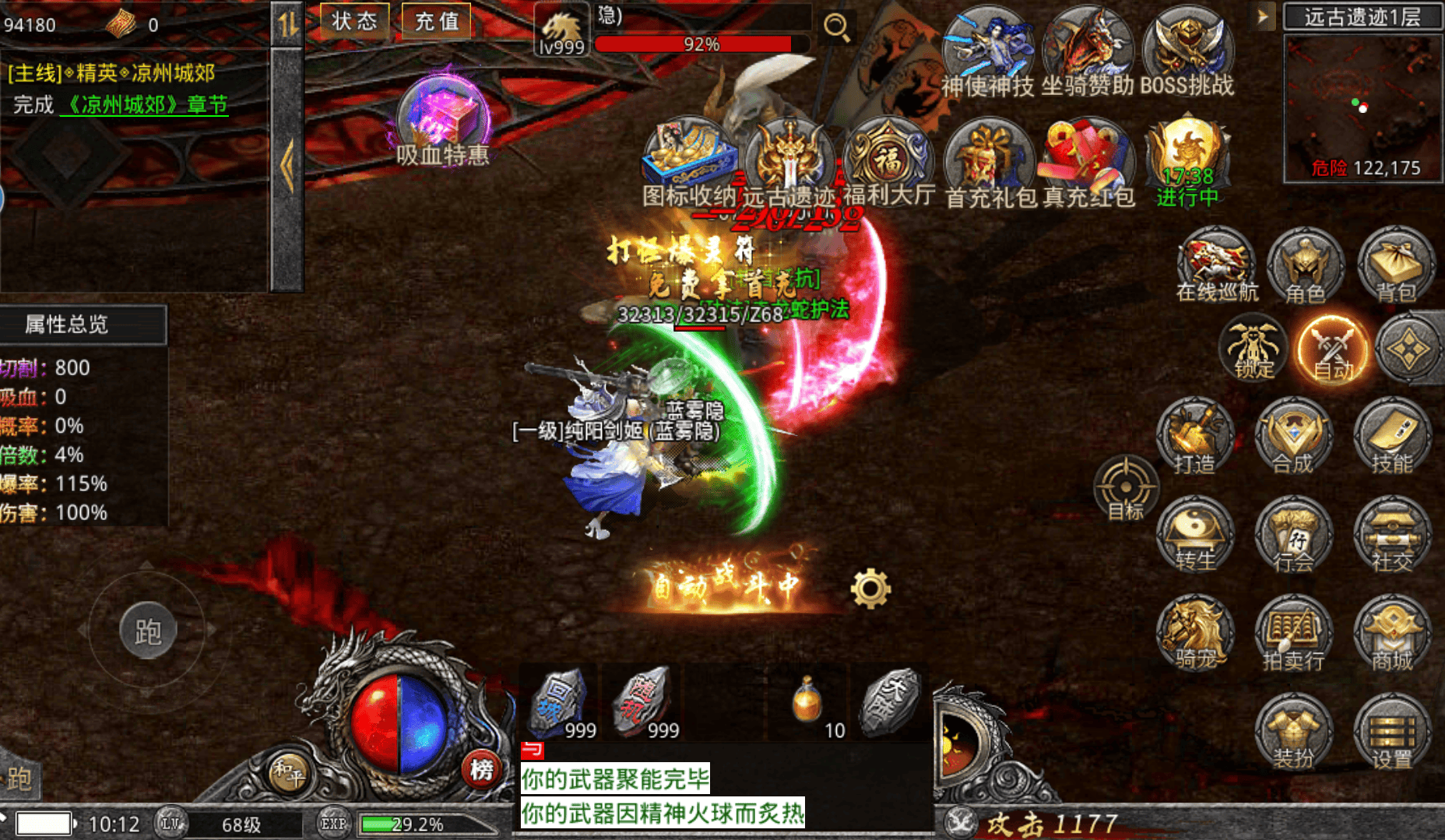Viewport: 1445px width, 840px height.
Task: Open the 技能 skills menu
Action: click(1392, 437)
